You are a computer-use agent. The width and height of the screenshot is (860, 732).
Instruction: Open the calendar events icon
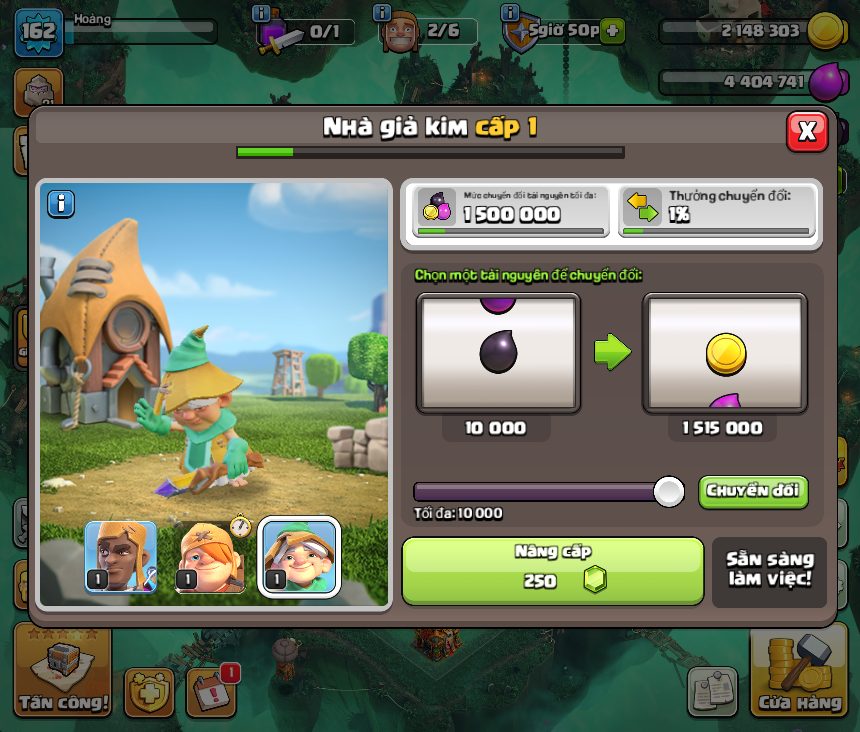coord(211,690)
